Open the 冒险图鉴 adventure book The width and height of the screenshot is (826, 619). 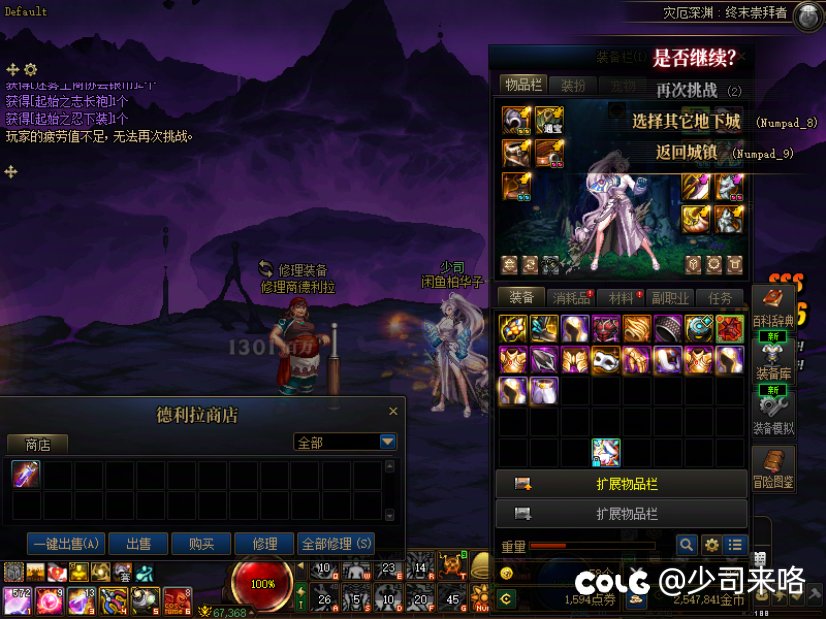coord(773,468)
